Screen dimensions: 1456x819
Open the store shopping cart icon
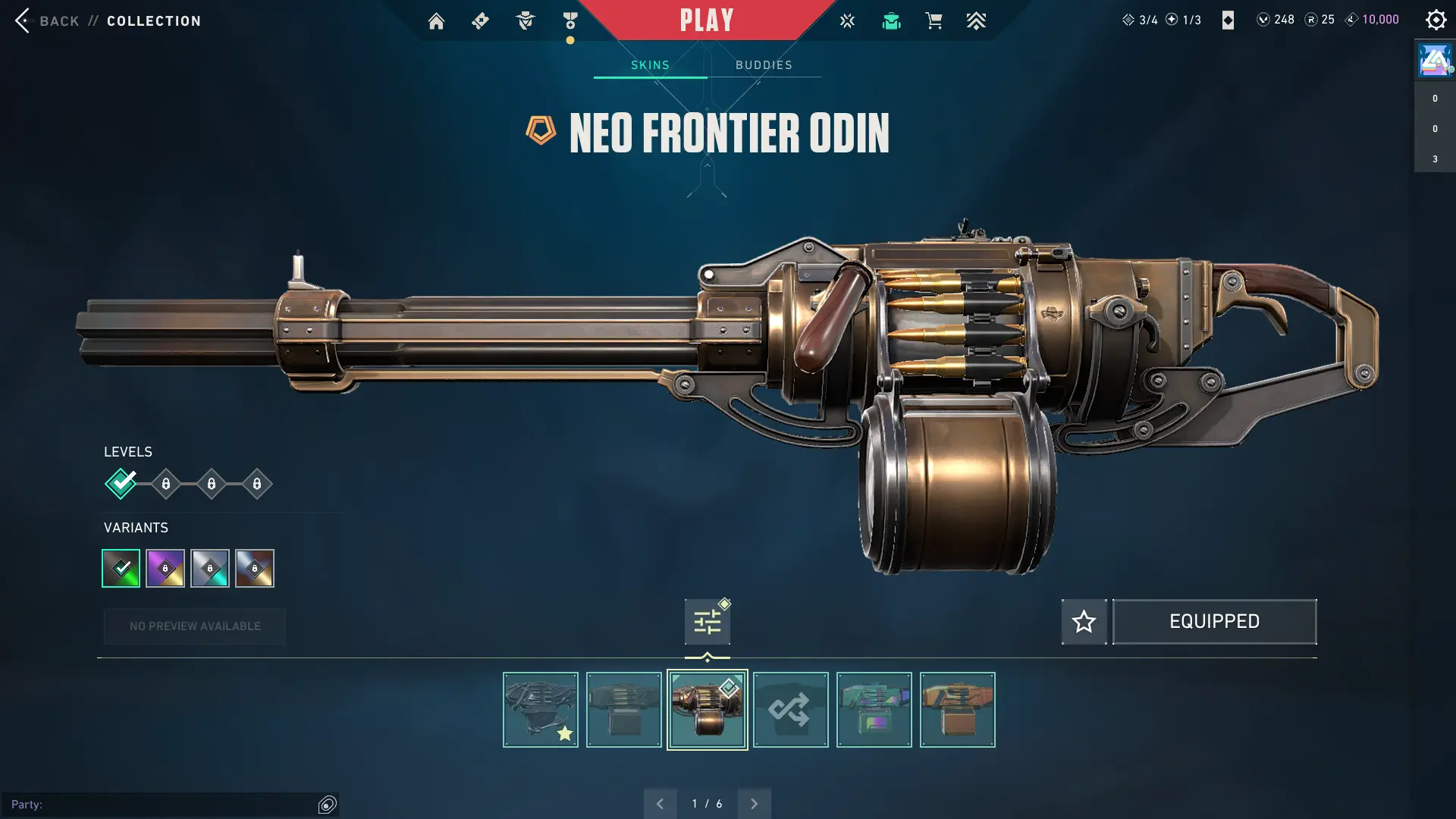point(934,21)
